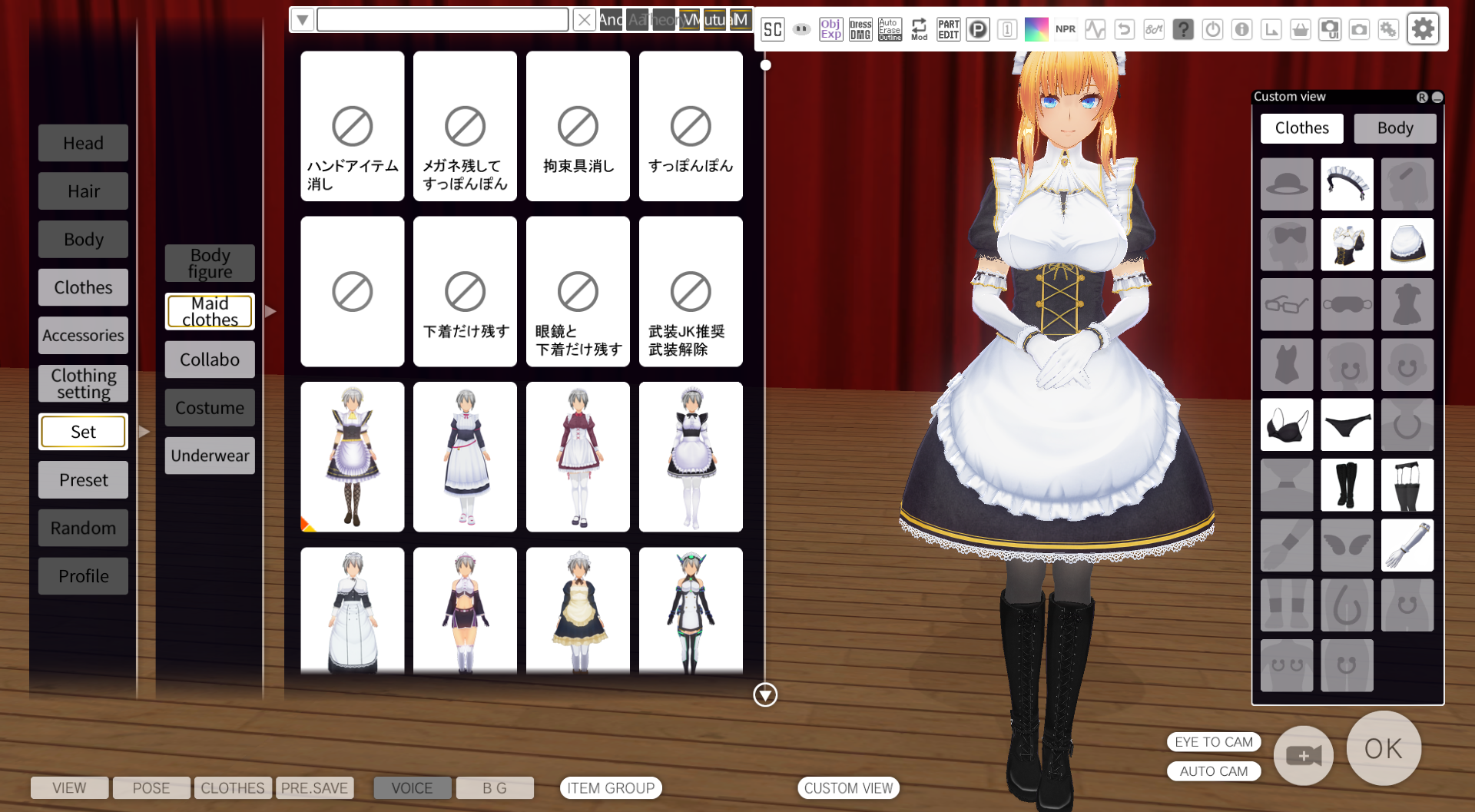This screenshot has height=812, width=1475.
Task: Click the Mod refresh icon
Action: coord(919,29)
